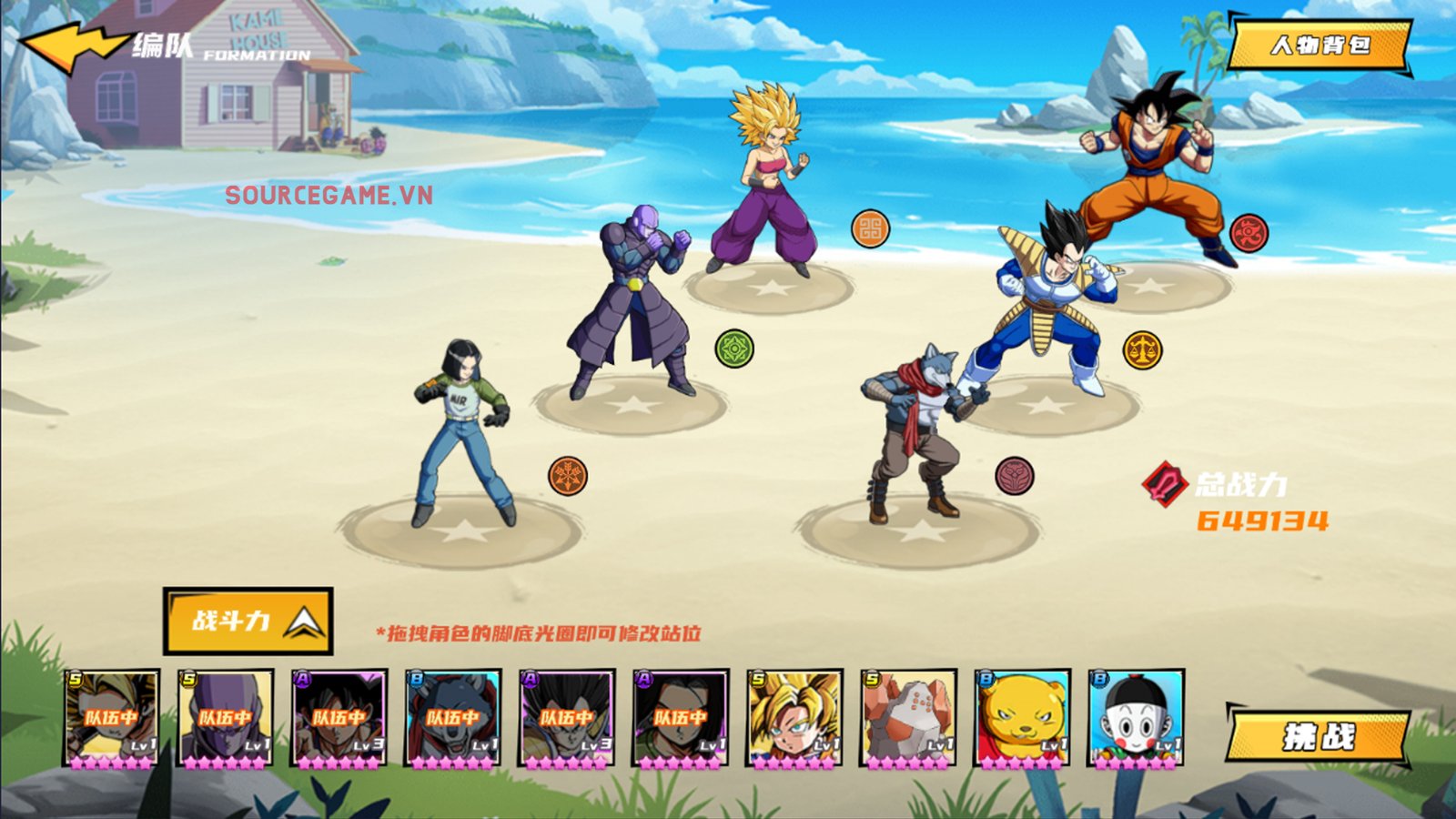Image resolution: width=1456 pixels, height=819 pixels.
Task: Click the red emblem next to Goku
Action: [x=1249, y=233]
